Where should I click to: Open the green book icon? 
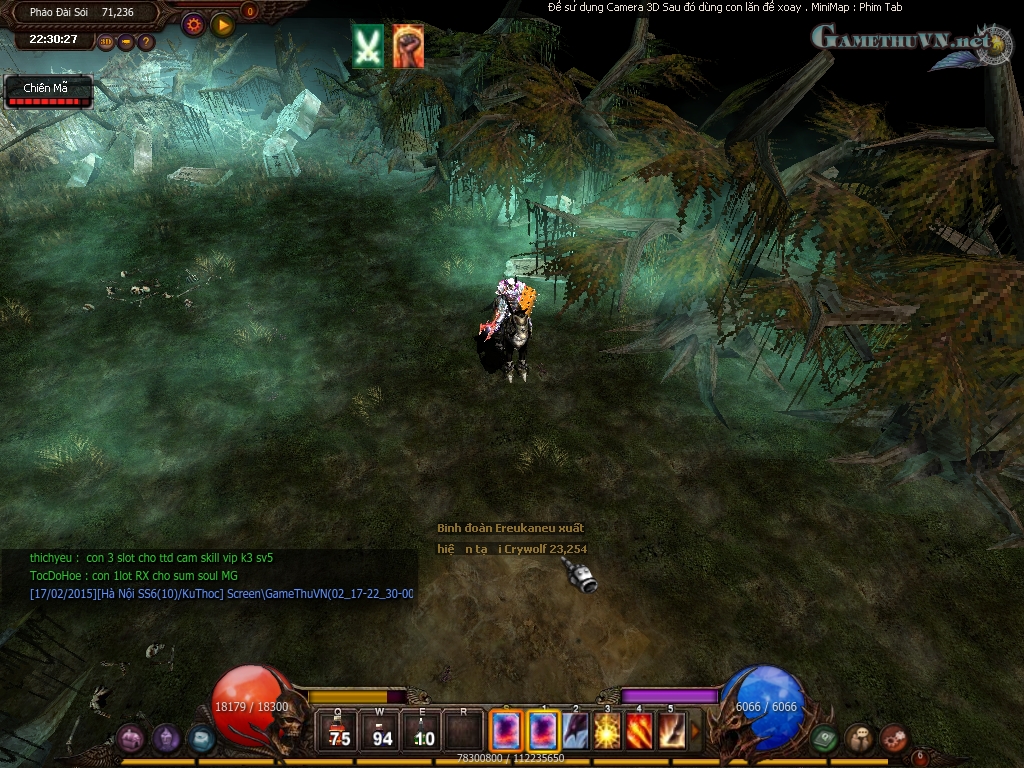[x=824, y=739]
